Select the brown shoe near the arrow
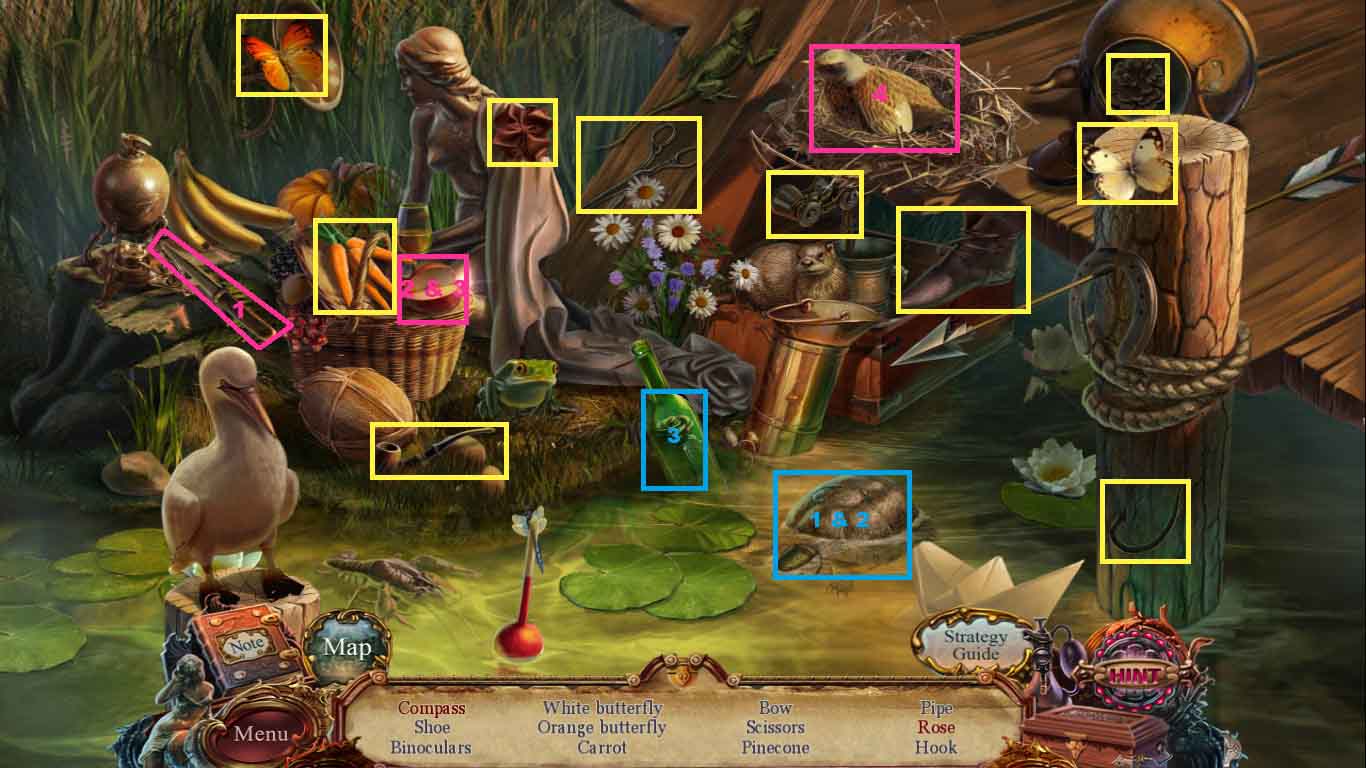Image resolution: width=1366 pixels, height=768 pixels. pos(962,257)
